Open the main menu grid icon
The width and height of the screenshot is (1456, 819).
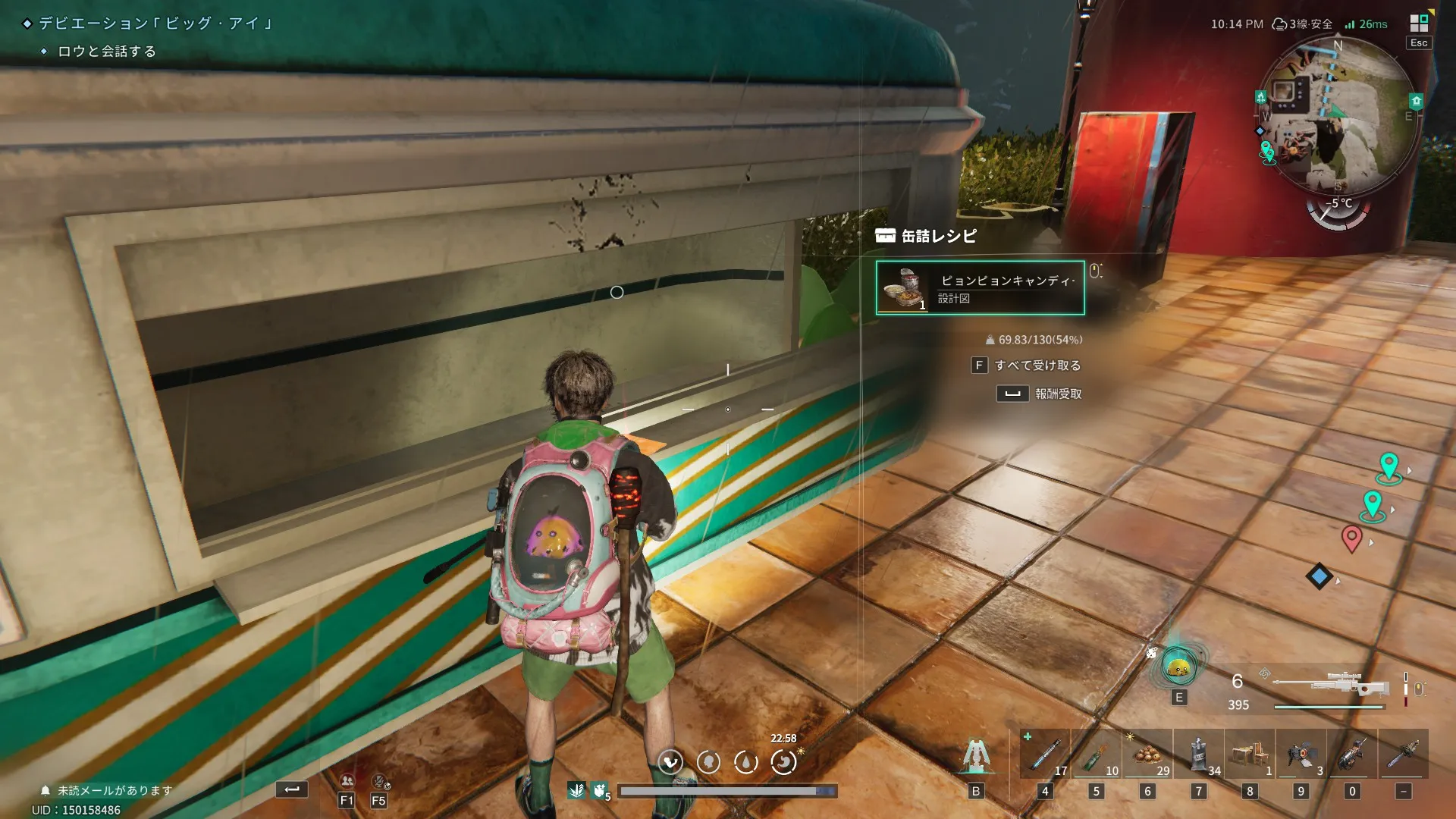[1418, 23]
